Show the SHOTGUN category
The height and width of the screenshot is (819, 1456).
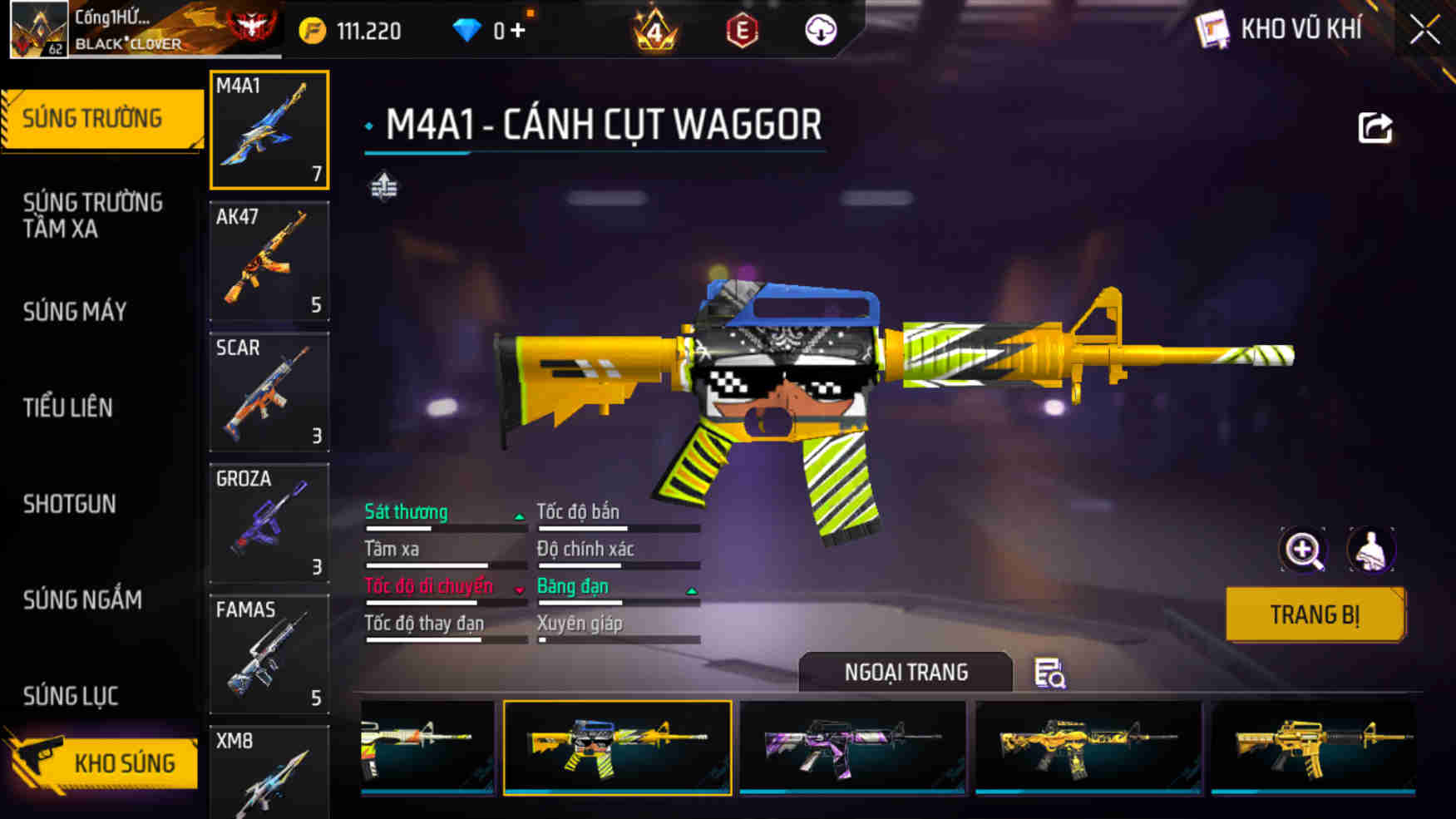69,504
